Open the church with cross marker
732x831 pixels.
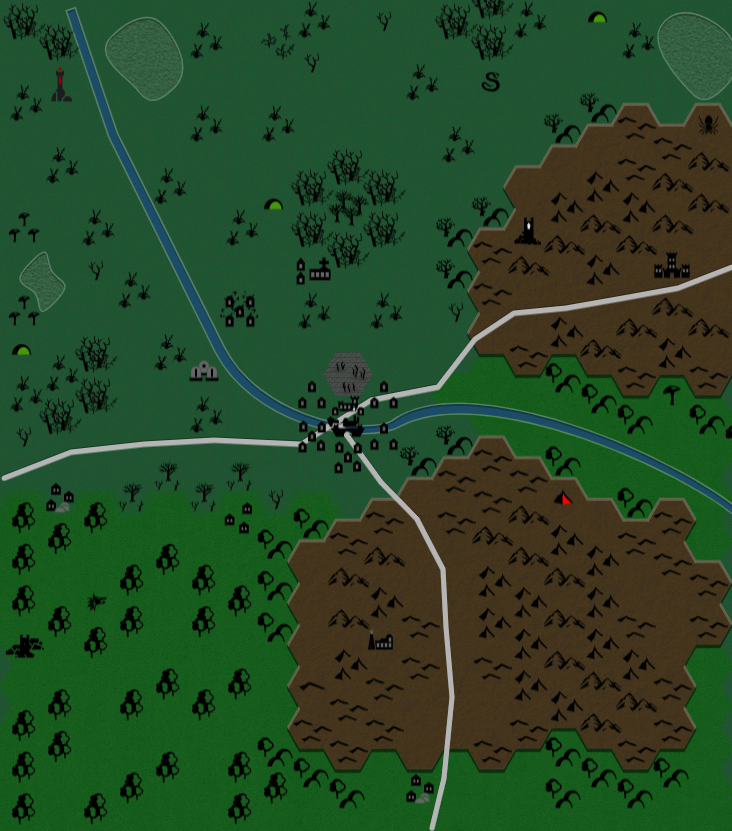point(319,270)
